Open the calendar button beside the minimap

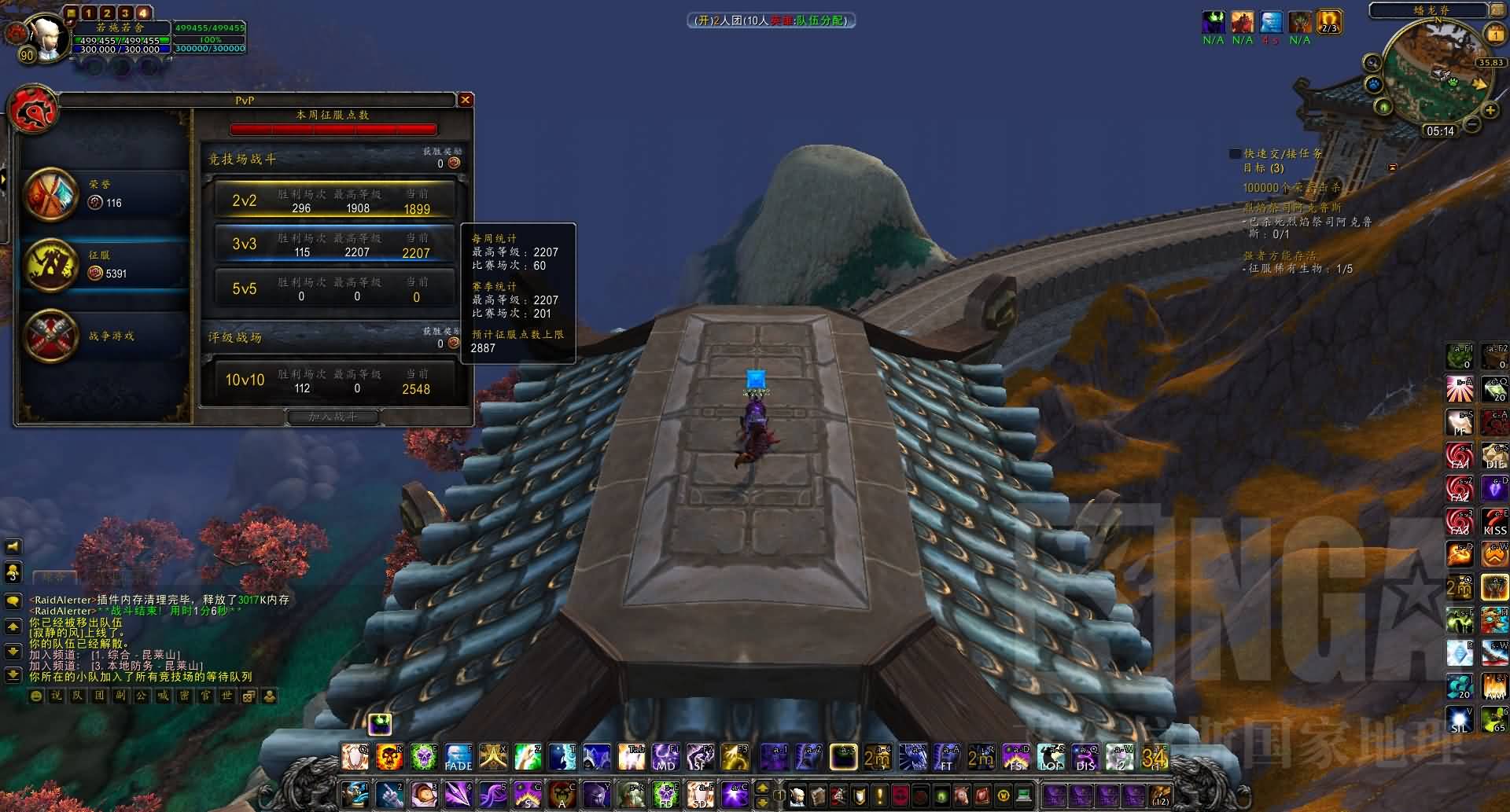coord(1494,35)
